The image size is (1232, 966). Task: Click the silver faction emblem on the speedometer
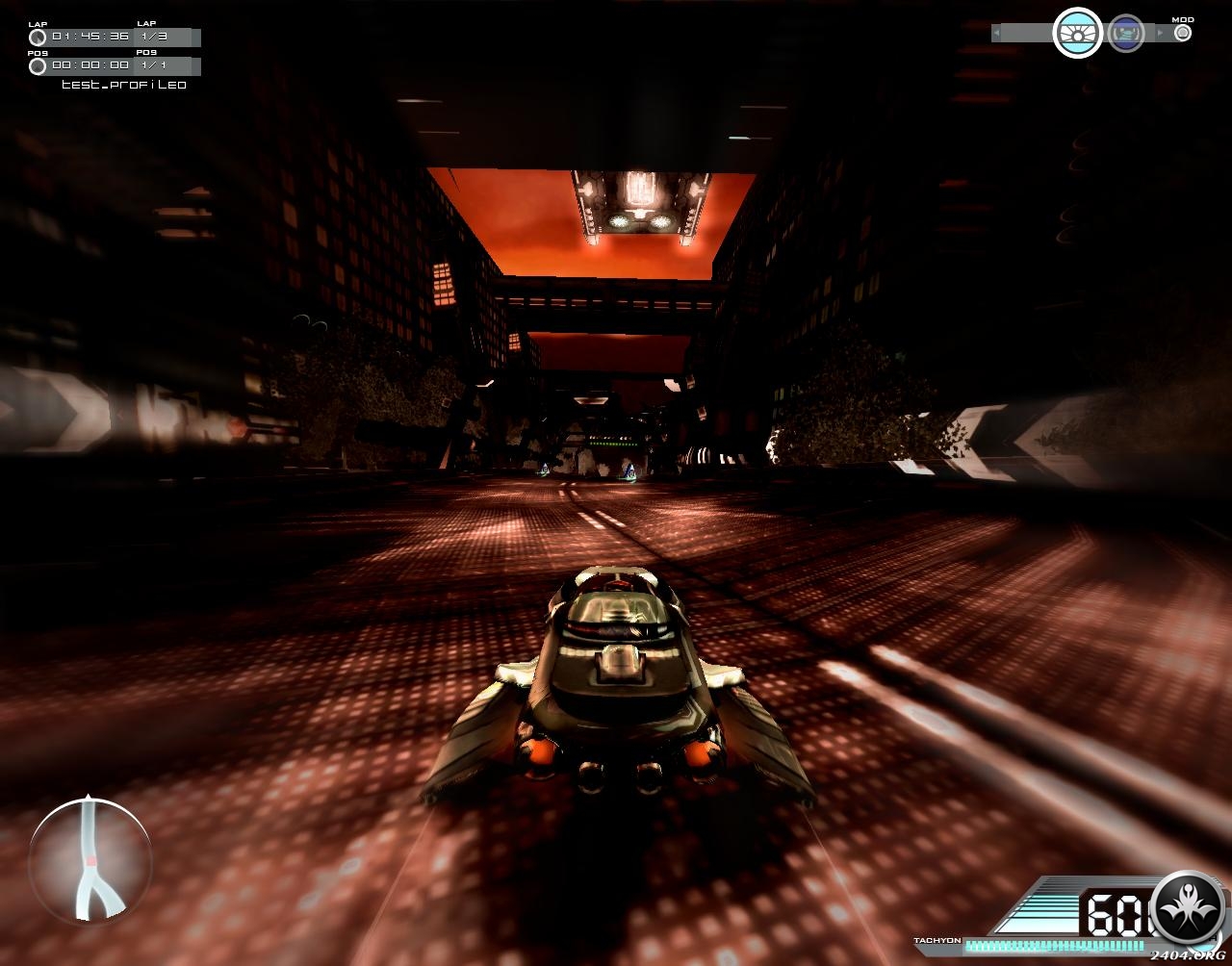pos(1188,906)
